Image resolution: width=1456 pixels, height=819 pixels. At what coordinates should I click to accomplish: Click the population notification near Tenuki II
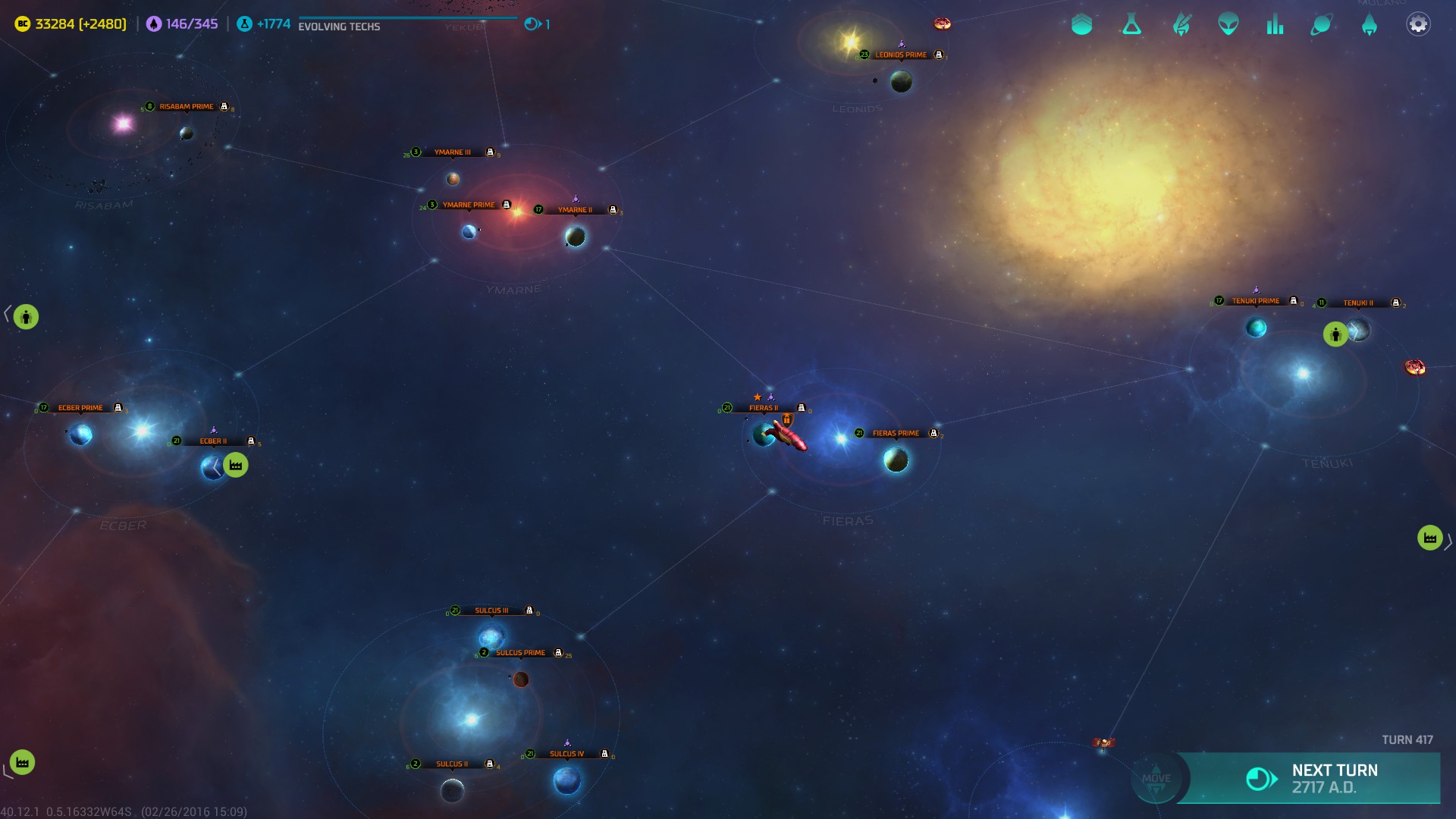[x=1335, y=334]
